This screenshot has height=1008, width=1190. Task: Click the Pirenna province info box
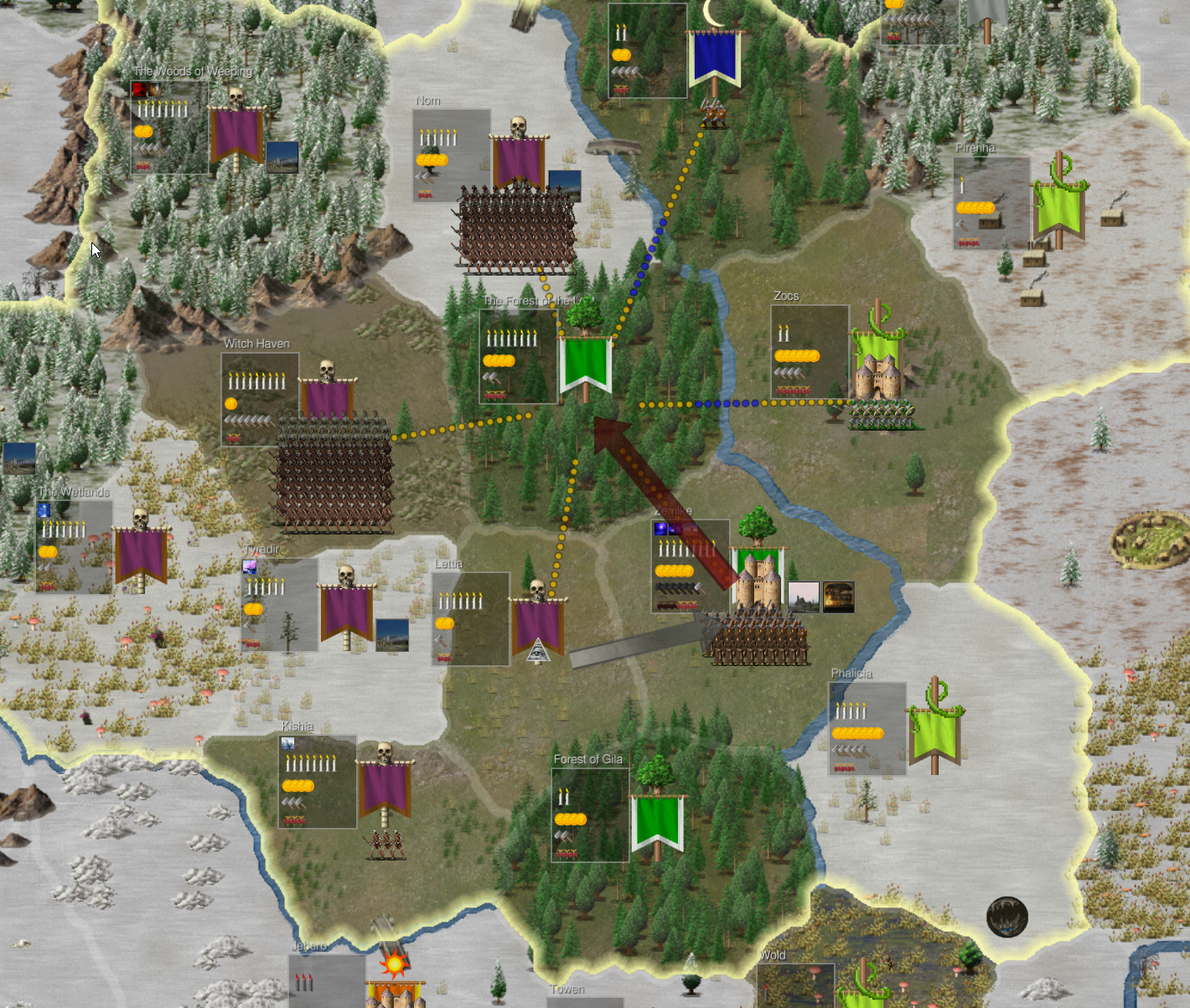tap(991, 204)
